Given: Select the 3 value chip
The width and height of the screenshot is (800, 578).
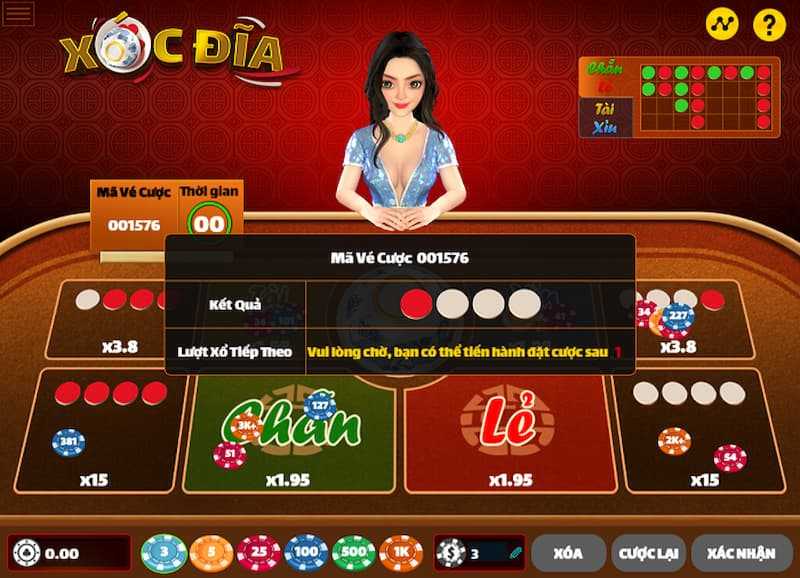Looking at the screenshot, I should point(164,552).
